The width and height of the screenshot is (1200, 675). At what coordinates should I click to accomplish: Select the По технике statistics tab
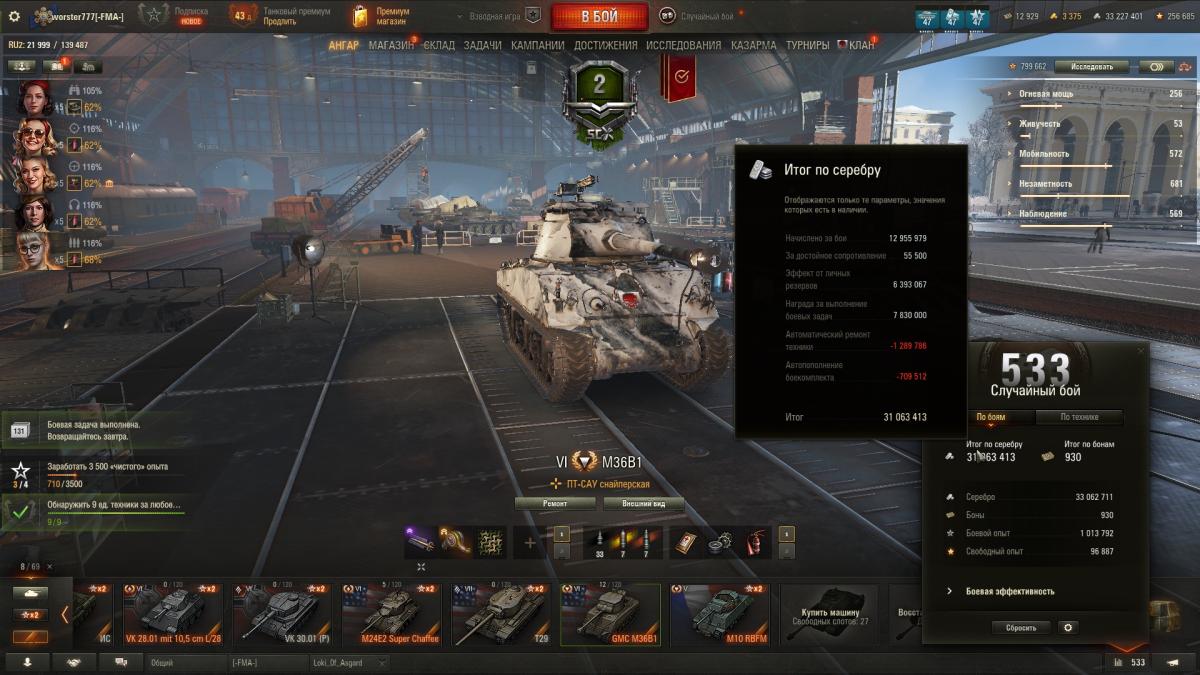pyautogui.click(x=1078, y=417)
